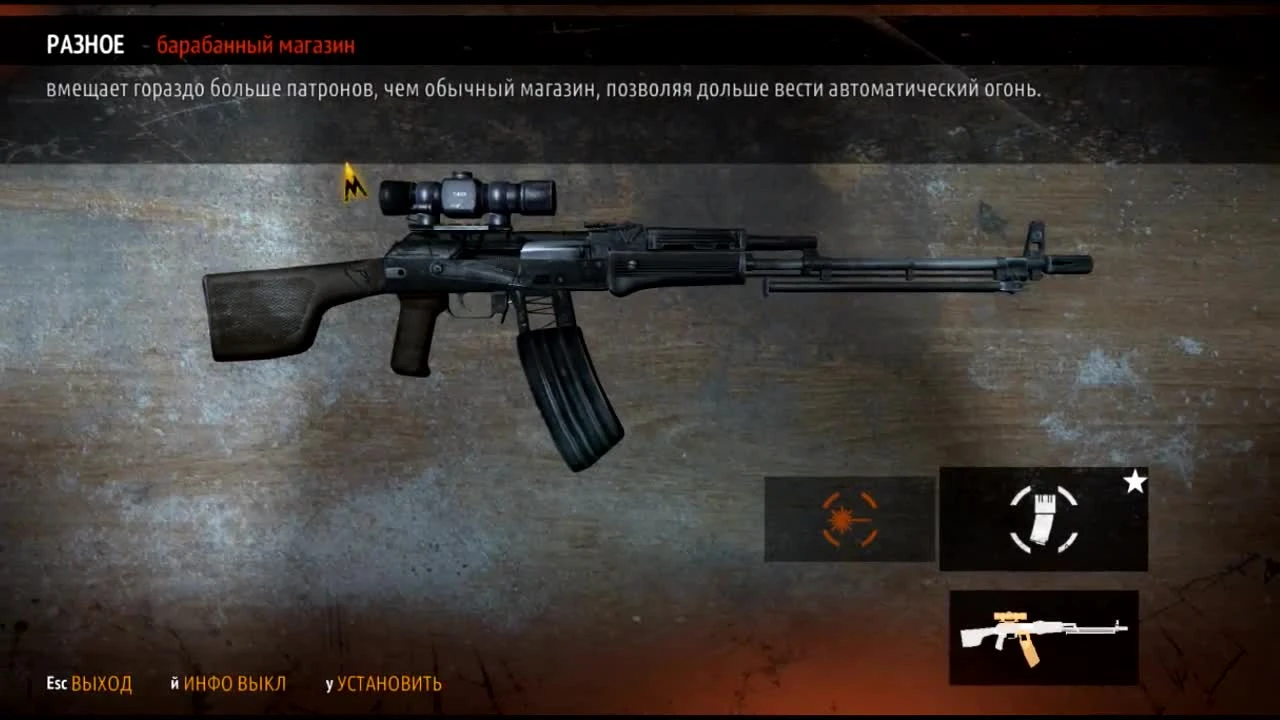Image resolution: width=1280 pixels, height=720 pixels.
Task: Open the rifle overview thumbnail
Action: pos(1043,637)
